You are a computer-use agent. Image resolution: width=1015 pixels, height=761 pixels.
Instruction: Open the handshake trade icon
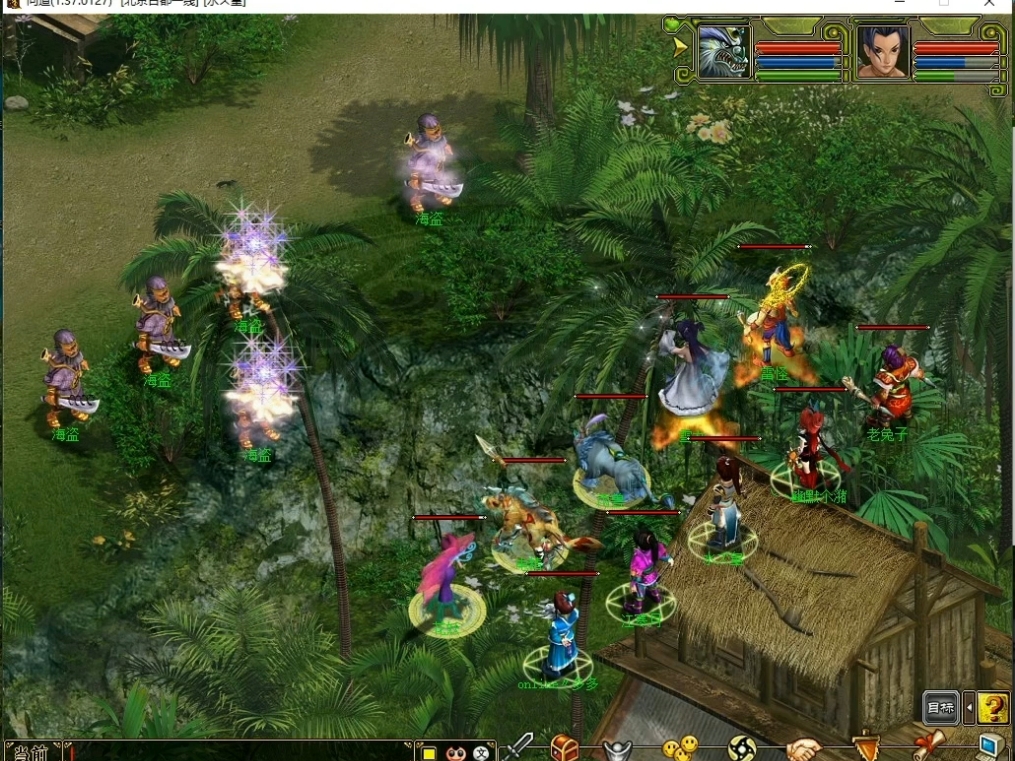(803, 748)
